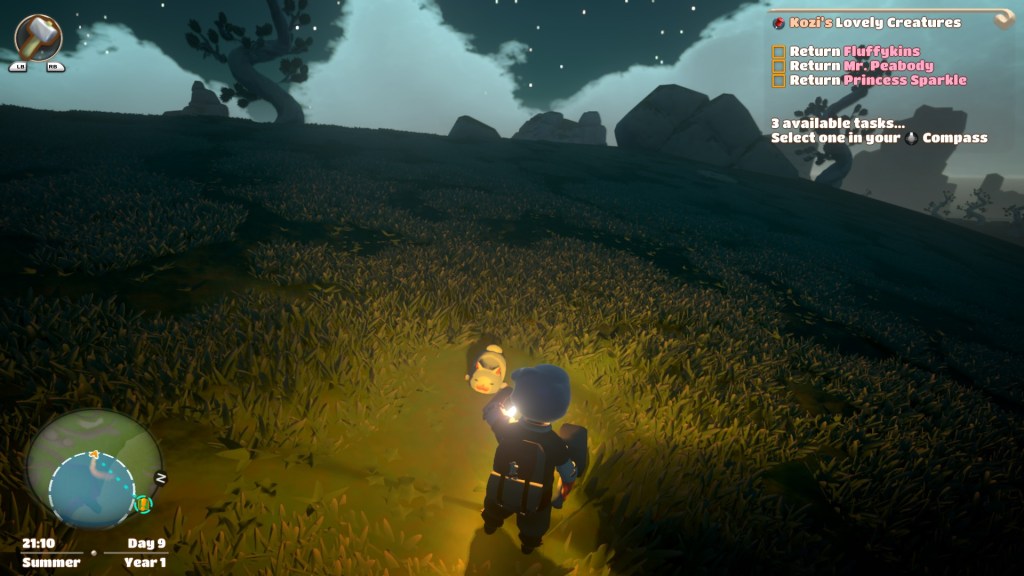
Task: Click the green quest marker on minimap
Action: coord(142,503)
